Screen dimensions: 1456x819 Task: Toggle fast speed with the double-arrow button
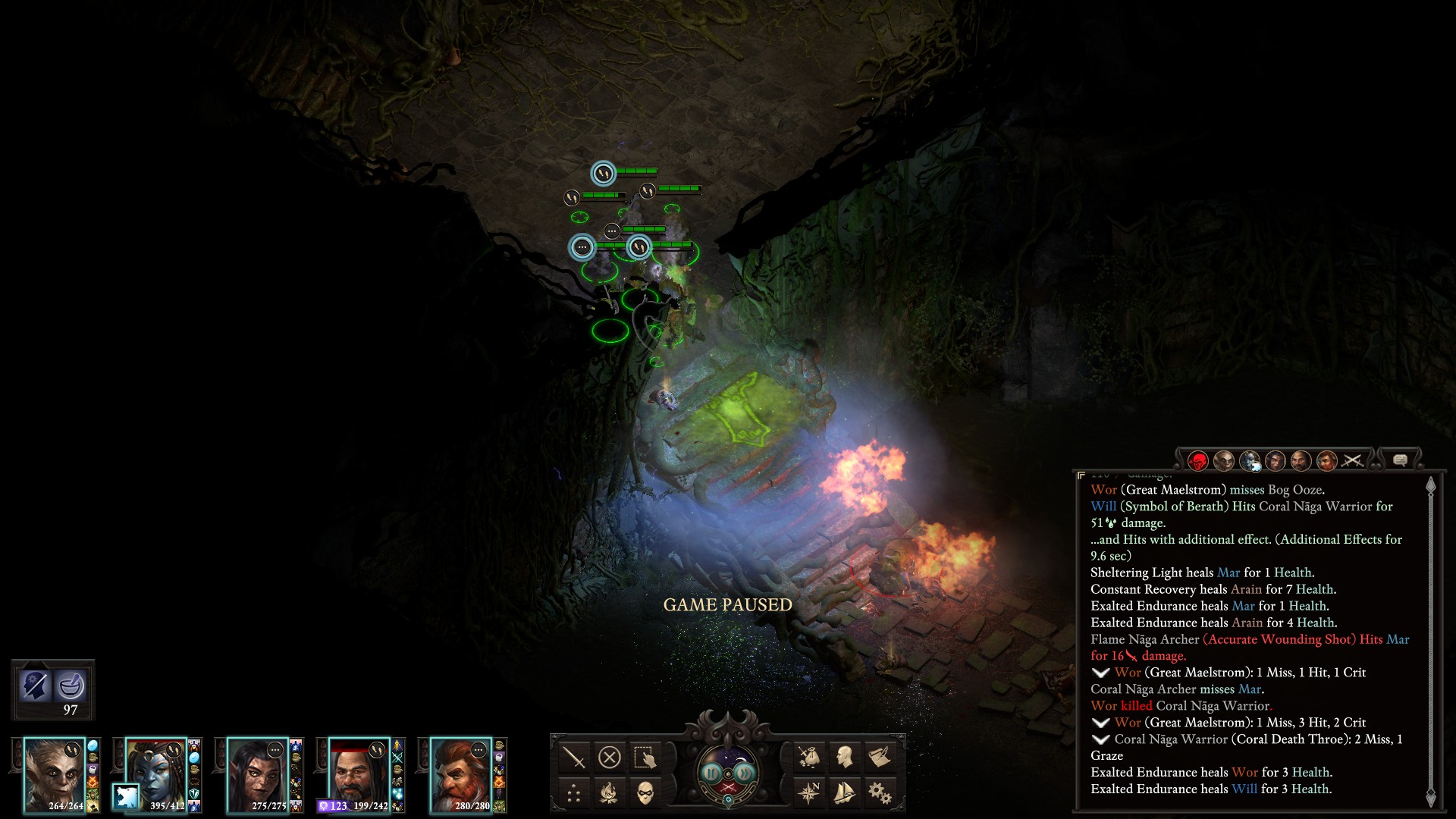pos(745,772)
